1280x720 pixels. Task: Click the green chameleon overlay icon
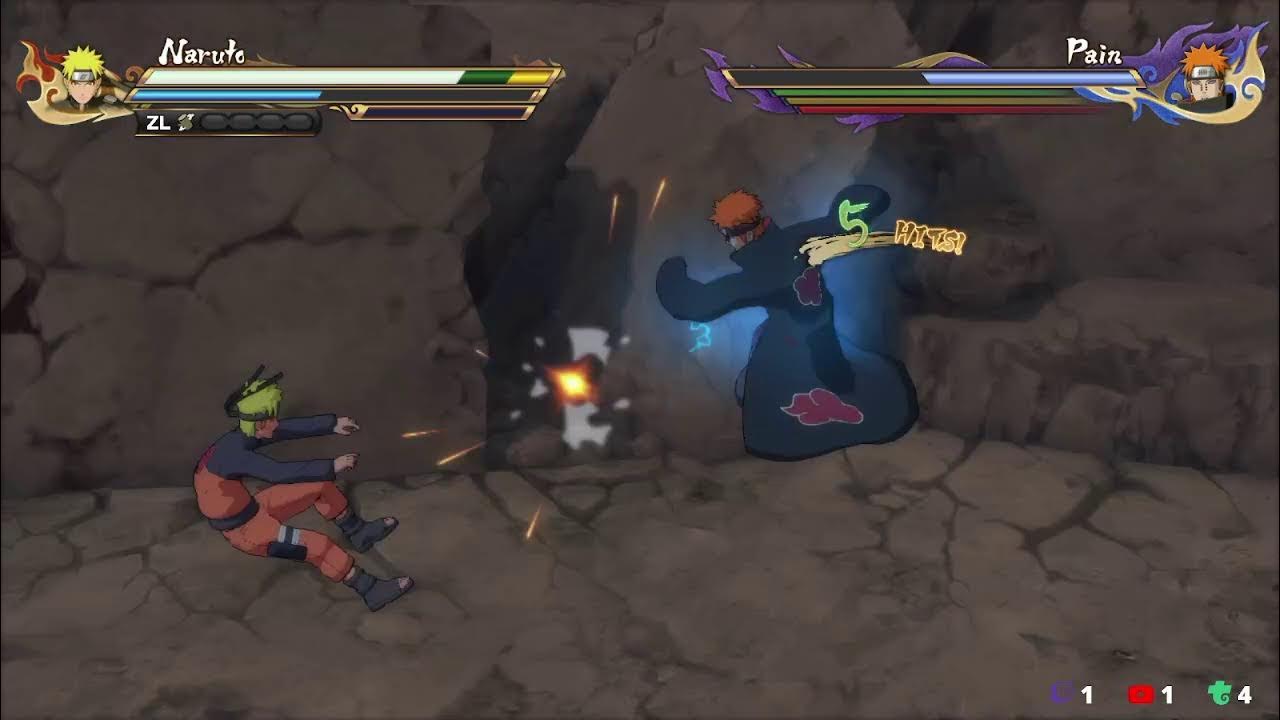click(x=1219, y=694)
